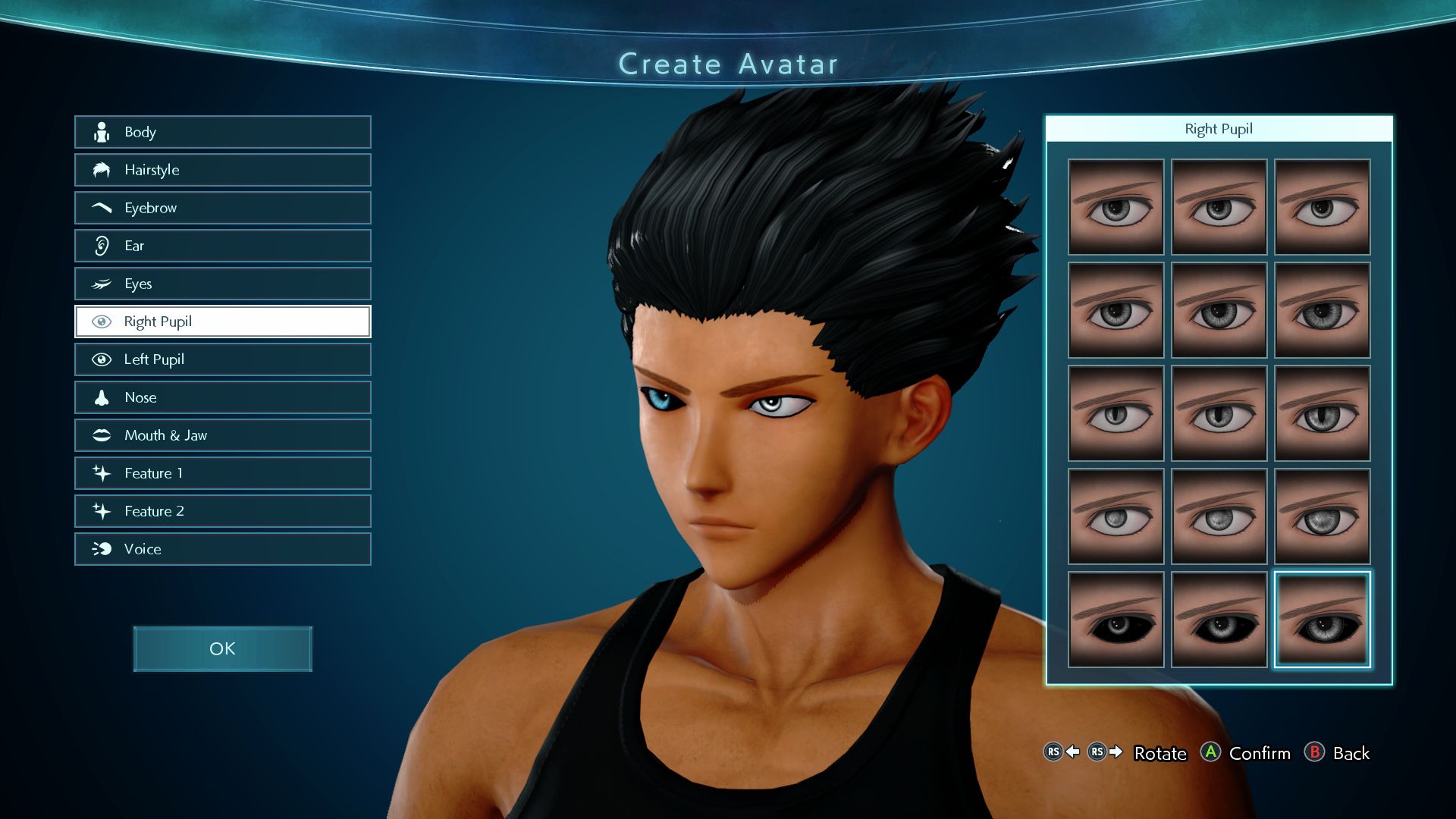Screen dimensions: 1456x819
Task: Select the Feature 2 entry
Action: tap(222, 511)
